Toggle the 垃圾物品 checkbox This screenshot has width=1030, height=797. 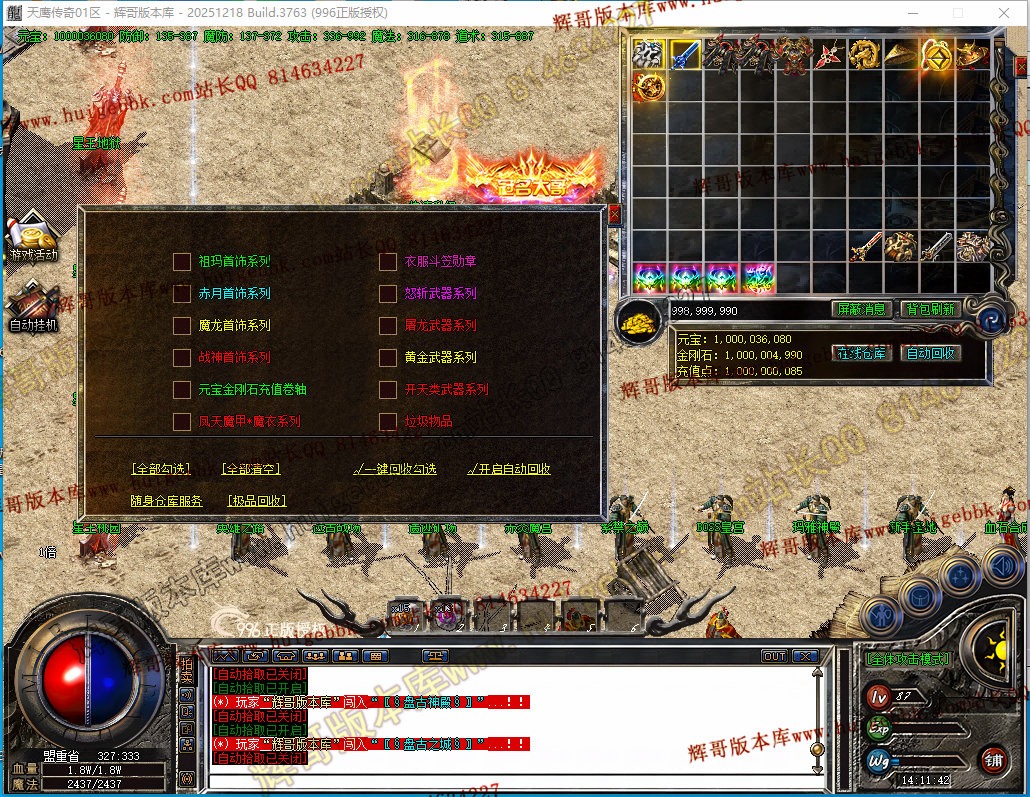coord(388,422)
